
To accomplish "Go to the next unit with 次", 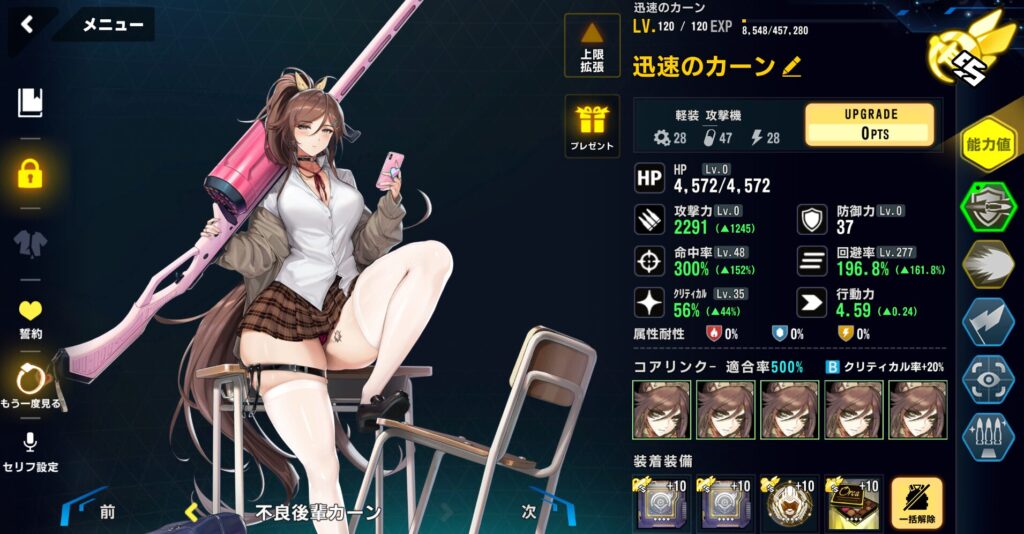I will click(529, 512).
